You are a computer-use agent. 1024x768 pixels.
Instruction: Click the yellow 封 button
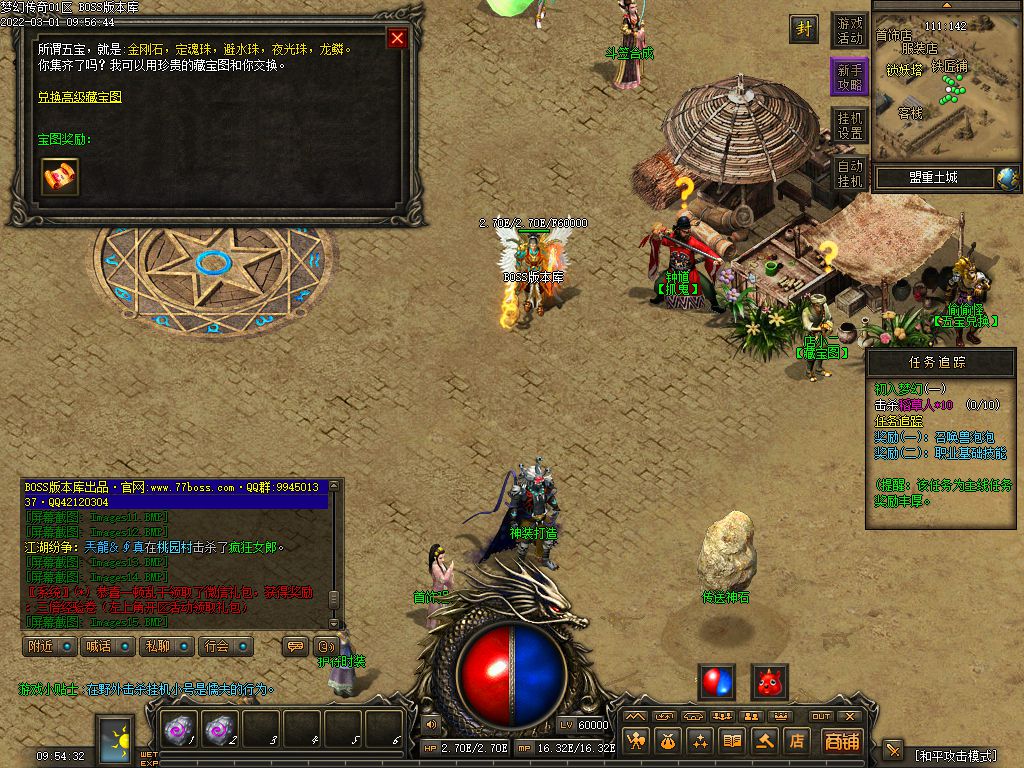tap(803, 29)
